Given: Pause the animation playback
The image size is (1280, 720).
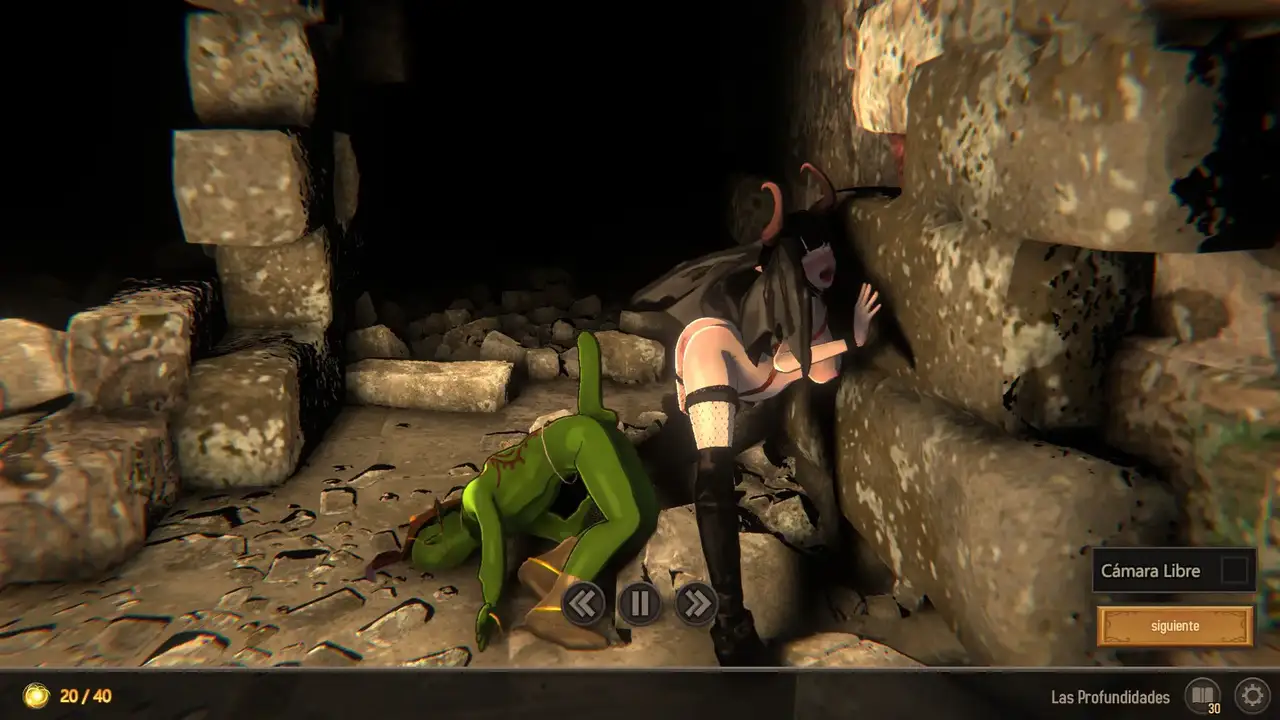Looking at the screenshot, I should coord(640,603).
